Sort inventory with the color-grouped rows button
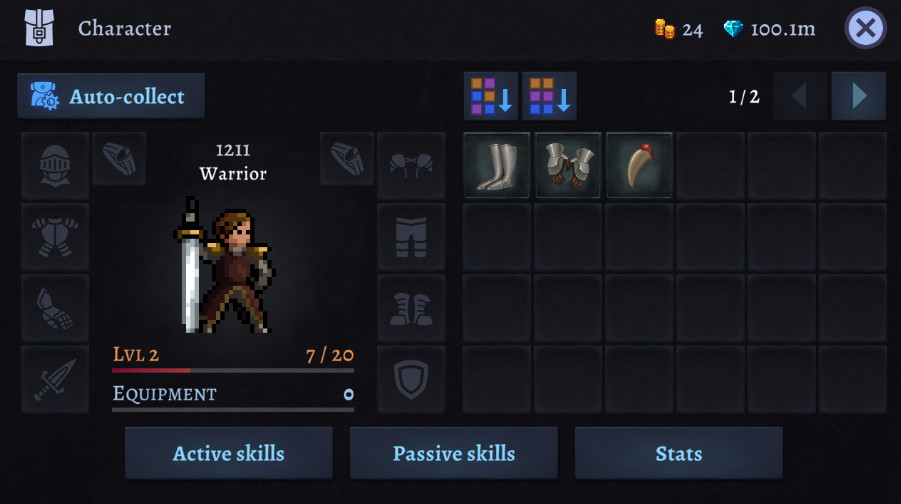The image size is (901, 504). click(x=549, y=96)
